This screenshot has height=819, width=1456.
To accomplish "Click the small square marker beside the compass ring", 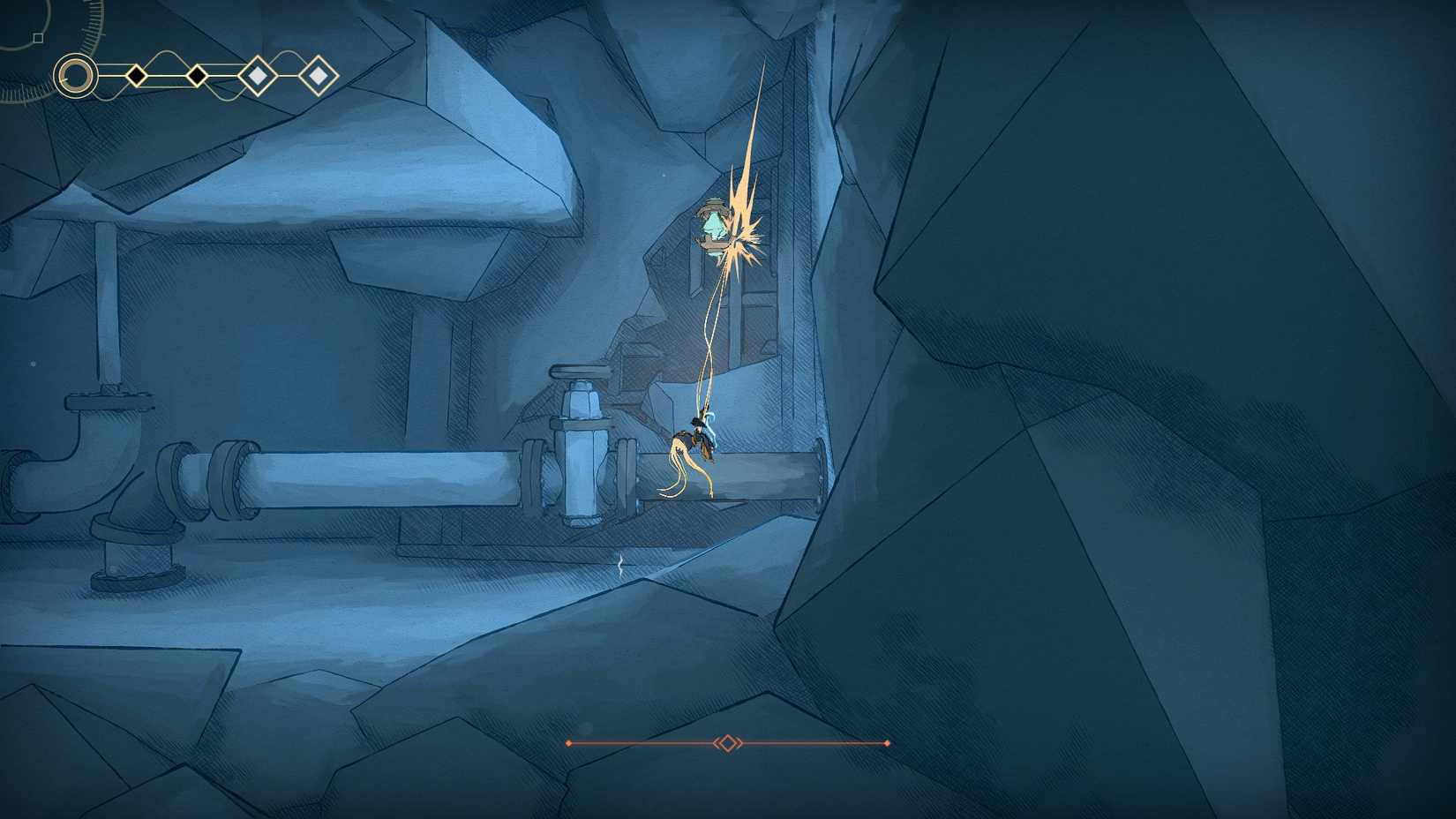I will [38, 37].
